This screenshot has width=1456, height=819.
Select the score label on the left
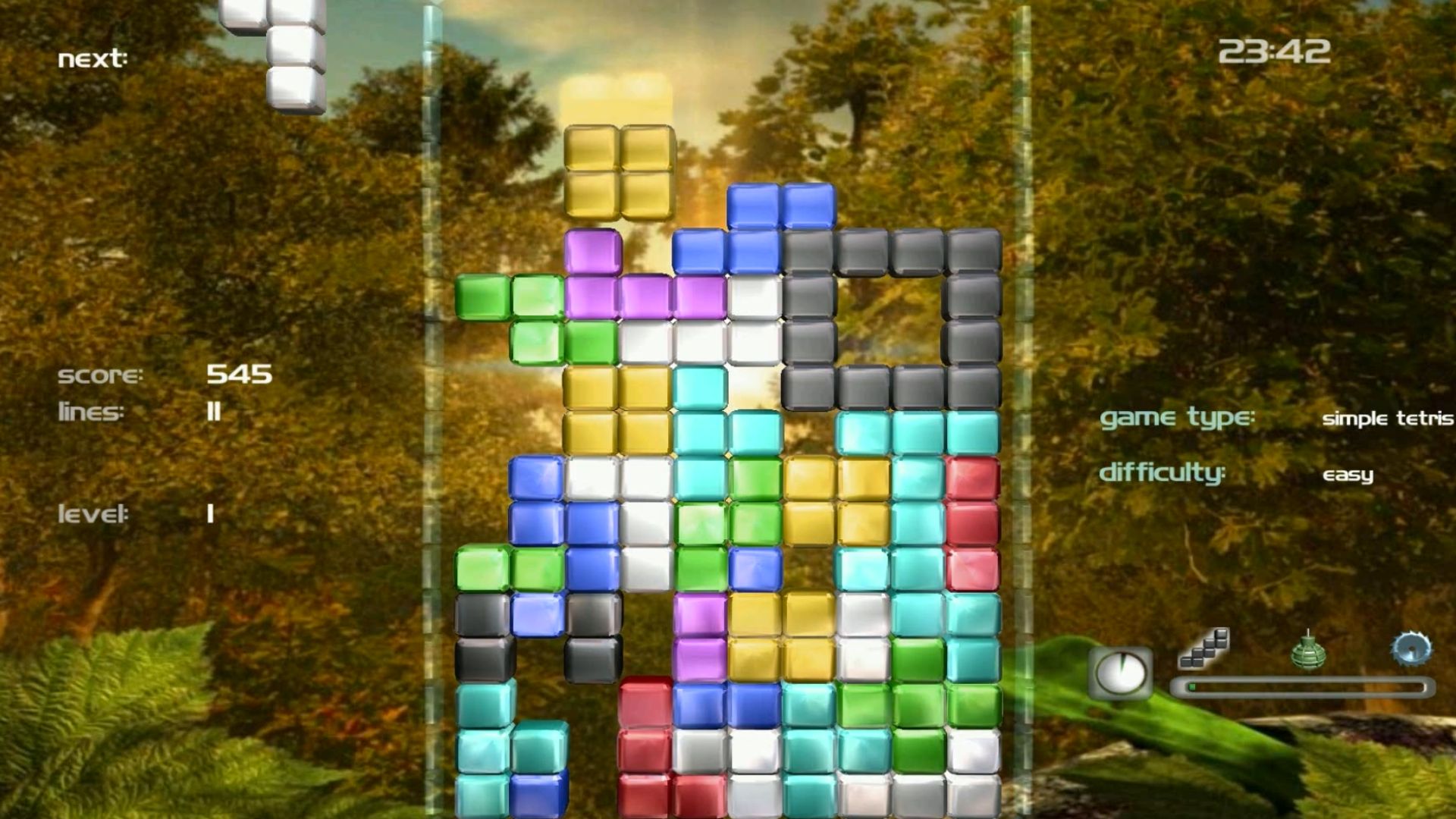[x=102, y=374]
